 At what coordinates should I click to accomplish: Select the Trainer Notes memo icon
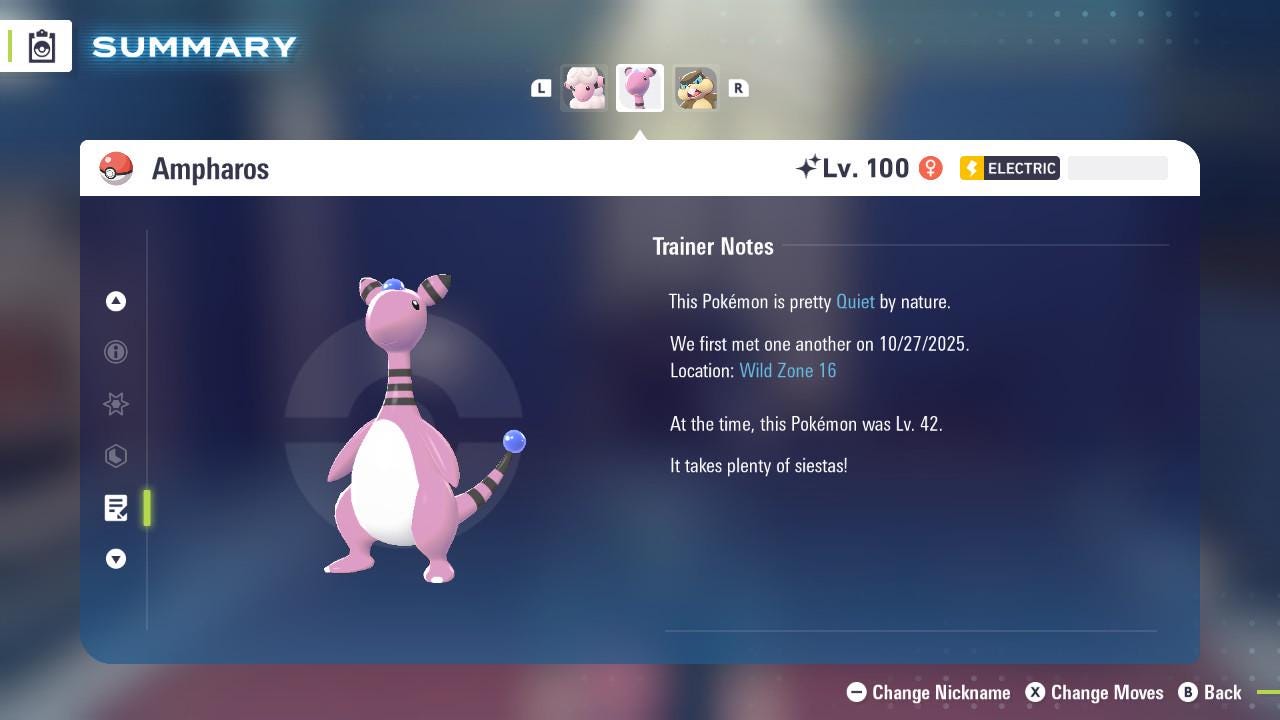[116, 508]
